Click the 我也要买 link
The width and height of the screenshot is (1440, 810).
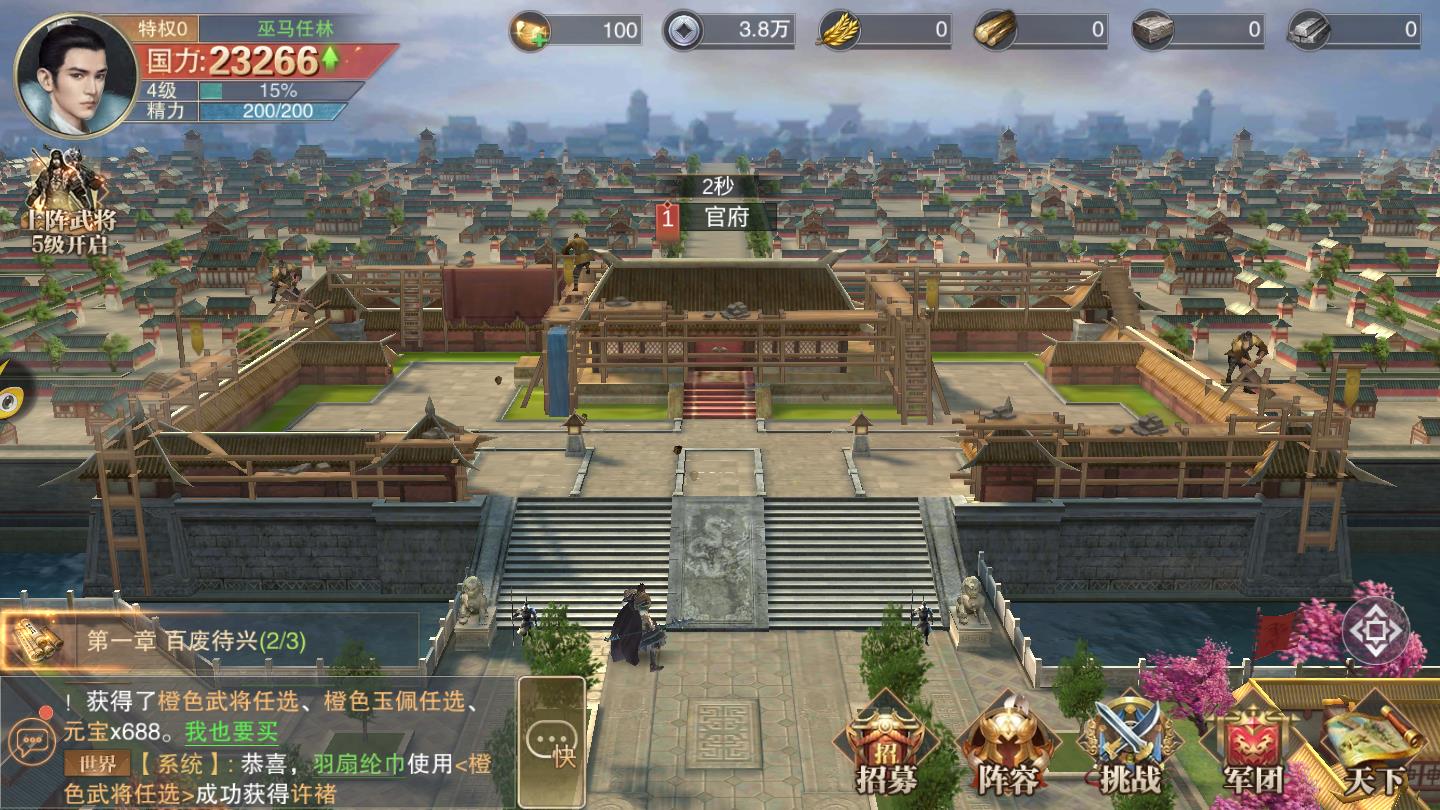(x=231, y=732)
